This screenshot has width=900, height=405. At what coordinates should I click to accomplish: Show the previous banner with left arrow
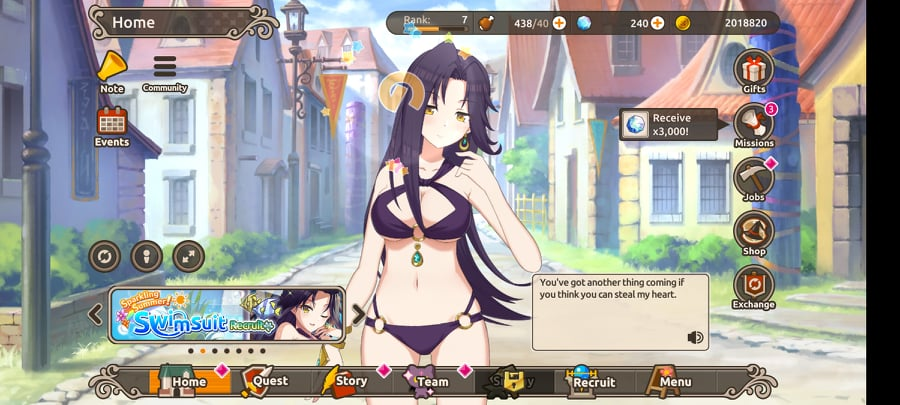95,315
